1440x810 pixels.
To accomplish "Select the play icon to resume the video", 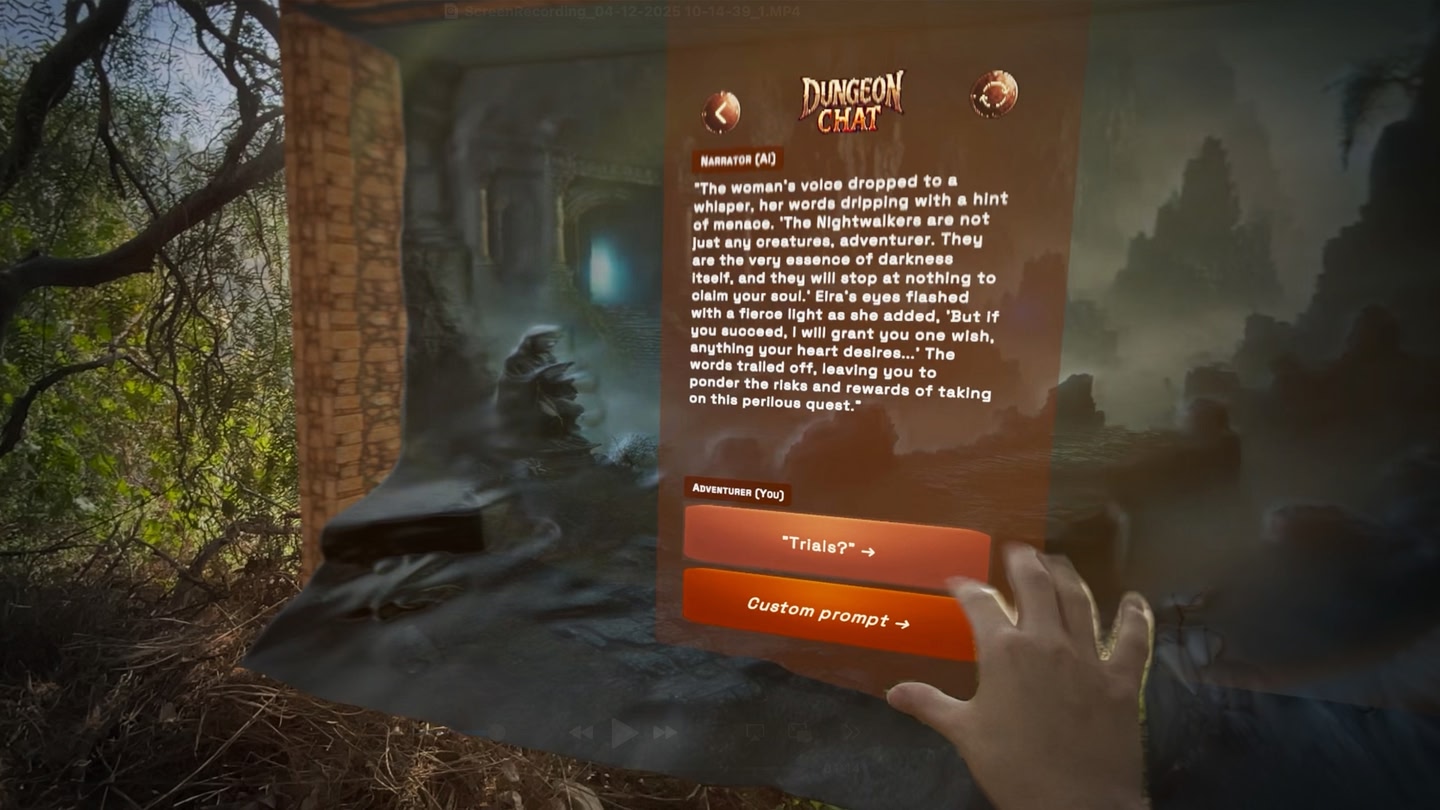I will (620, 731).
